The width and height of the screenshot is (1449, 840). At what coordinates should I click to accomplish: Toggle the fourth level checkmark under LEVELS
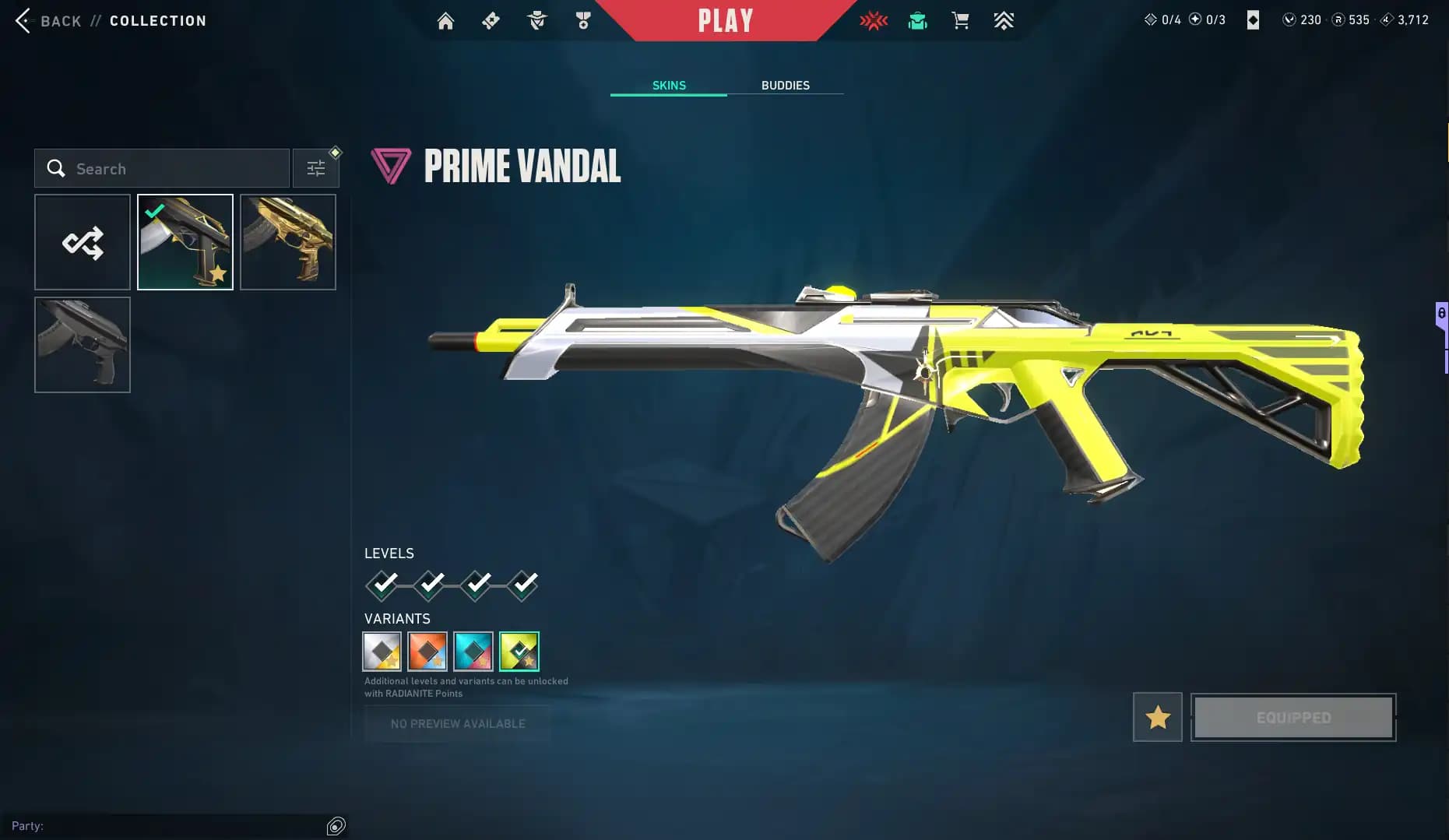coord(522,585)
